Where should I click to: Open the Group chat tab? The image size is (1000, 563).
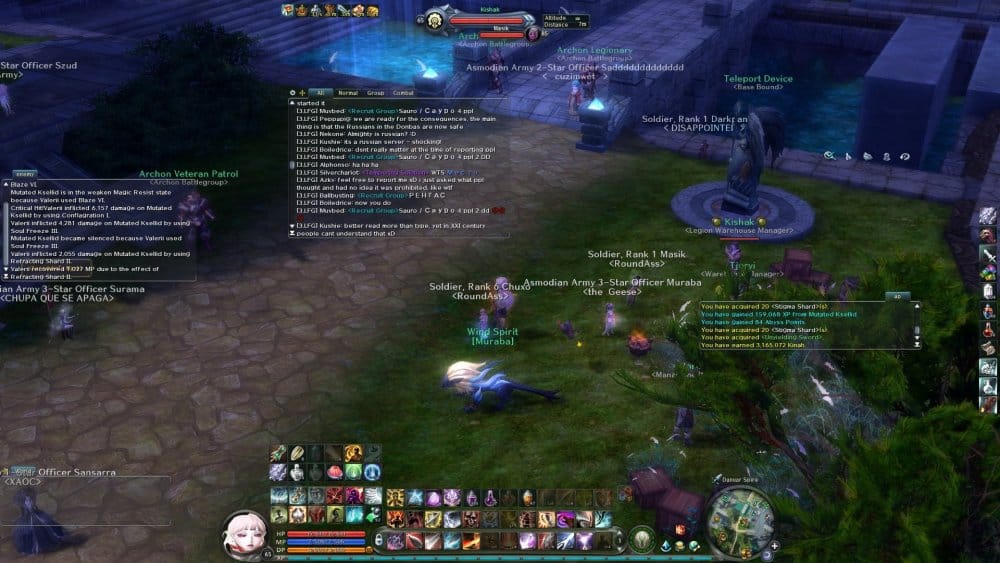[x=375, y=93]
